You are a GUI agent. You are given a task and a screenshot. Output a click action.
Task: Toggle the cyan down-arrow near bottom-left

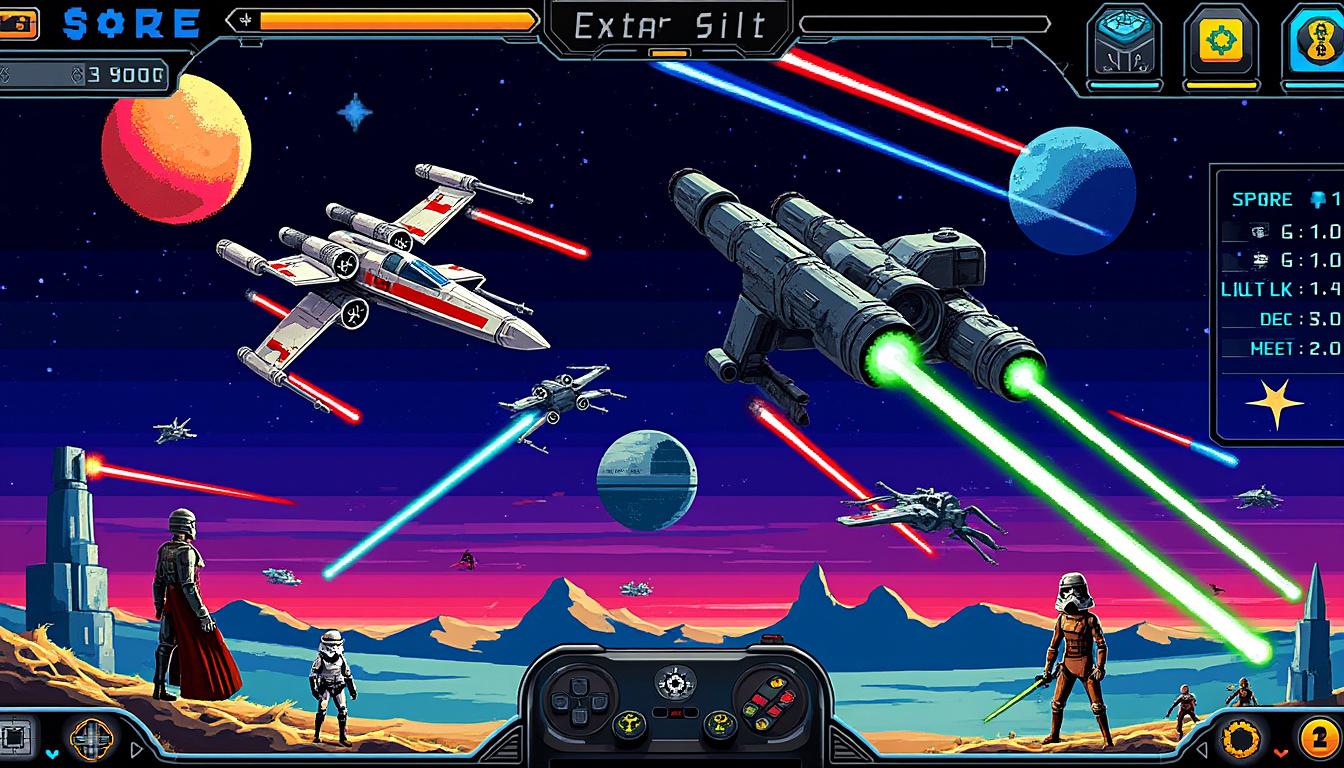click(52, 754)
